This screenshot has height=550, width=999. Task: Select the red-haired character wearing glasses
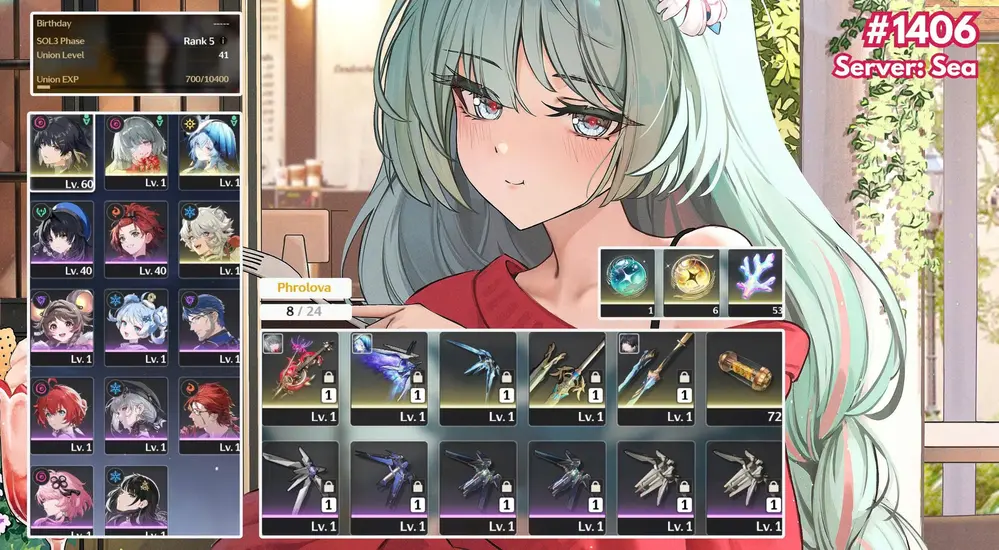(209, 415)
